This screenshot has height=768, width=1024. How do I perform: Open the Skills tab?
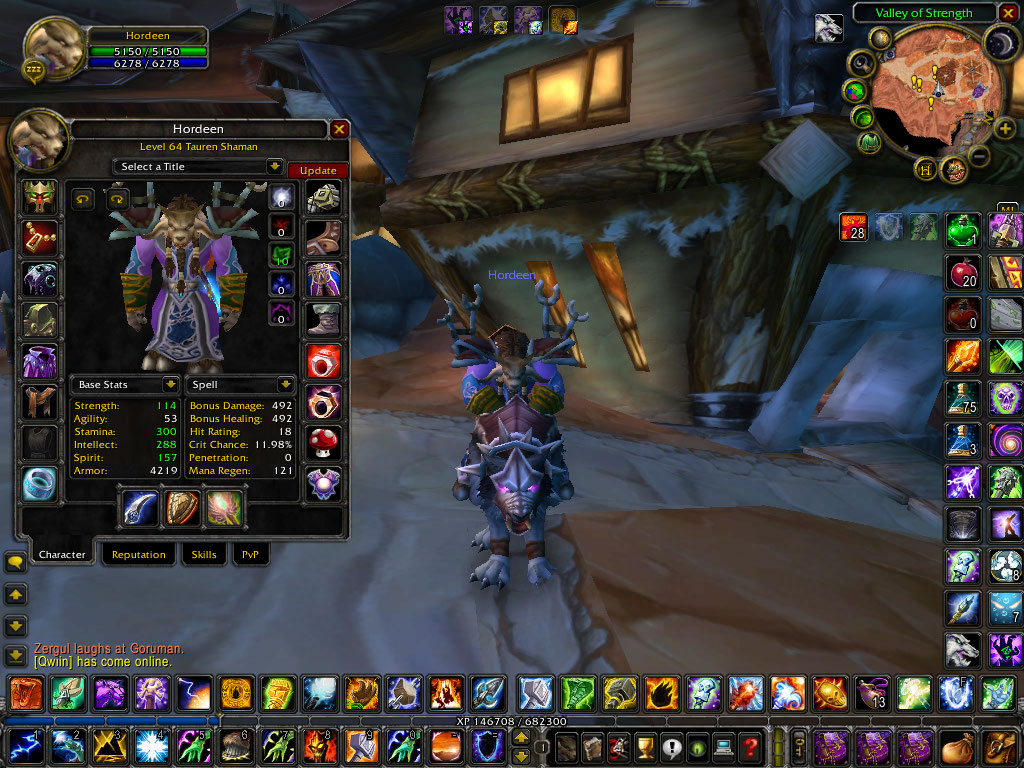click(x=204, y=554)
